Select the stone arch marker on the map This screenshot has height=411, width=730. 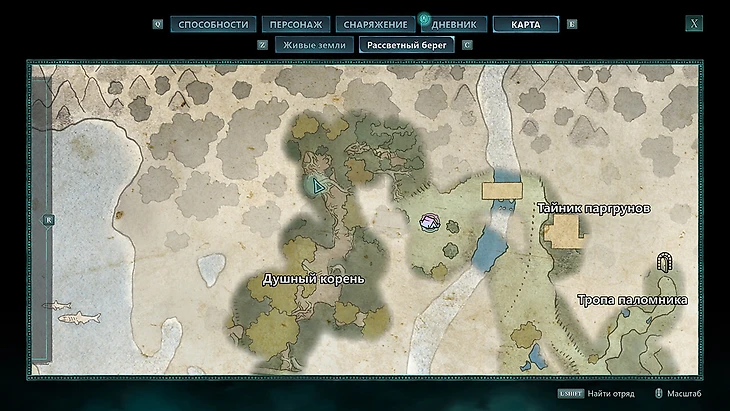pos(663,264)
